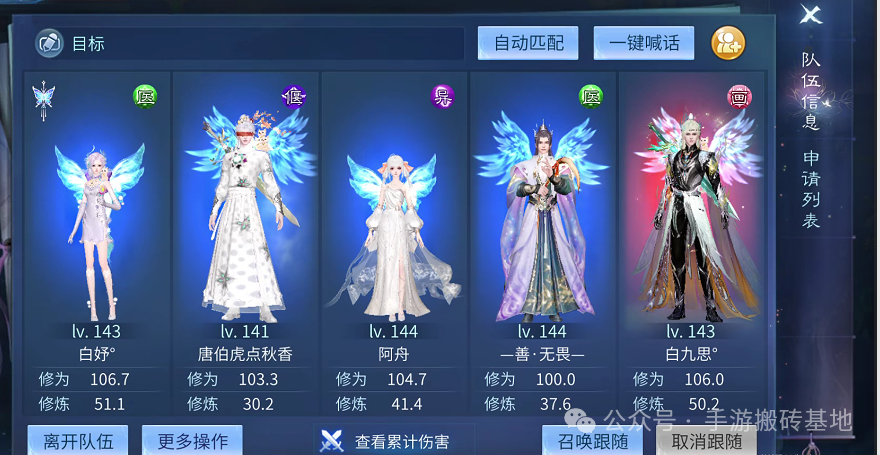The image size is (880, 455).
Task: Leave the team with 离开队伍
Action: 78,440
